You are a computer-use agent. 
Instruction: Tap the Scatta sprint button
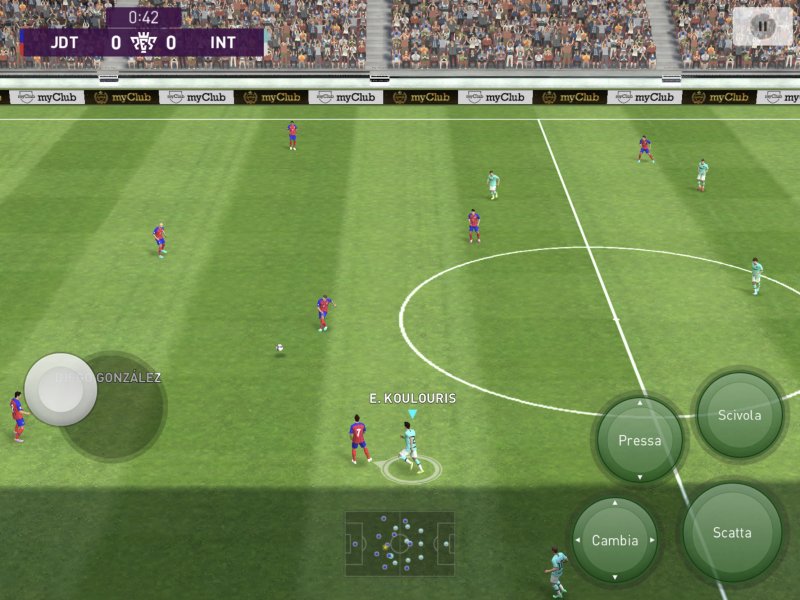point(732,532)
